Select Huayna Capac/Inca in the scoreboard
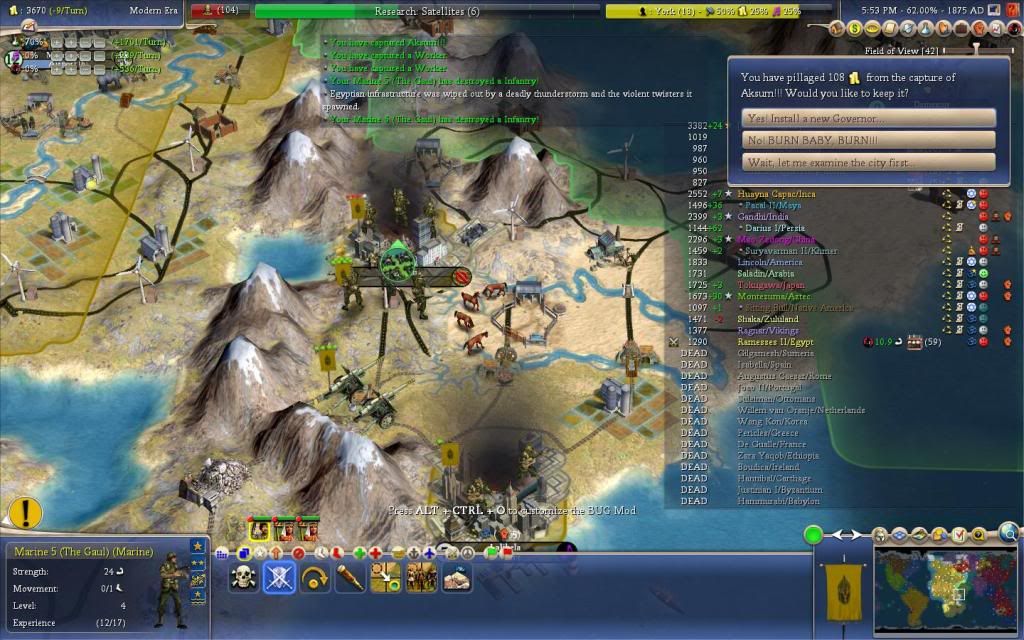1024x640 pixels. 777,193
